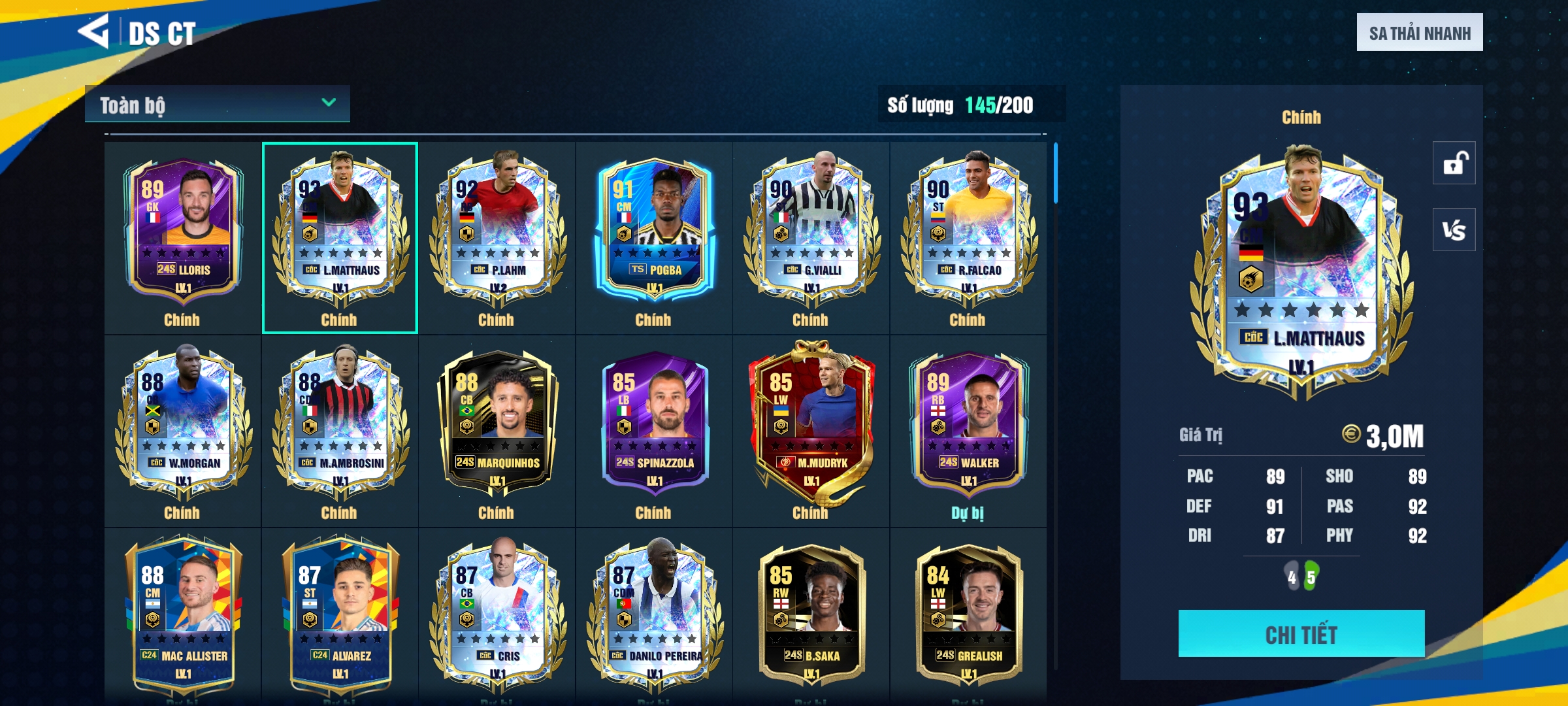This screenshot has height=706, width=1568.
Task: Pick the Marquinhos centre-back card
Action: [497, 425]
